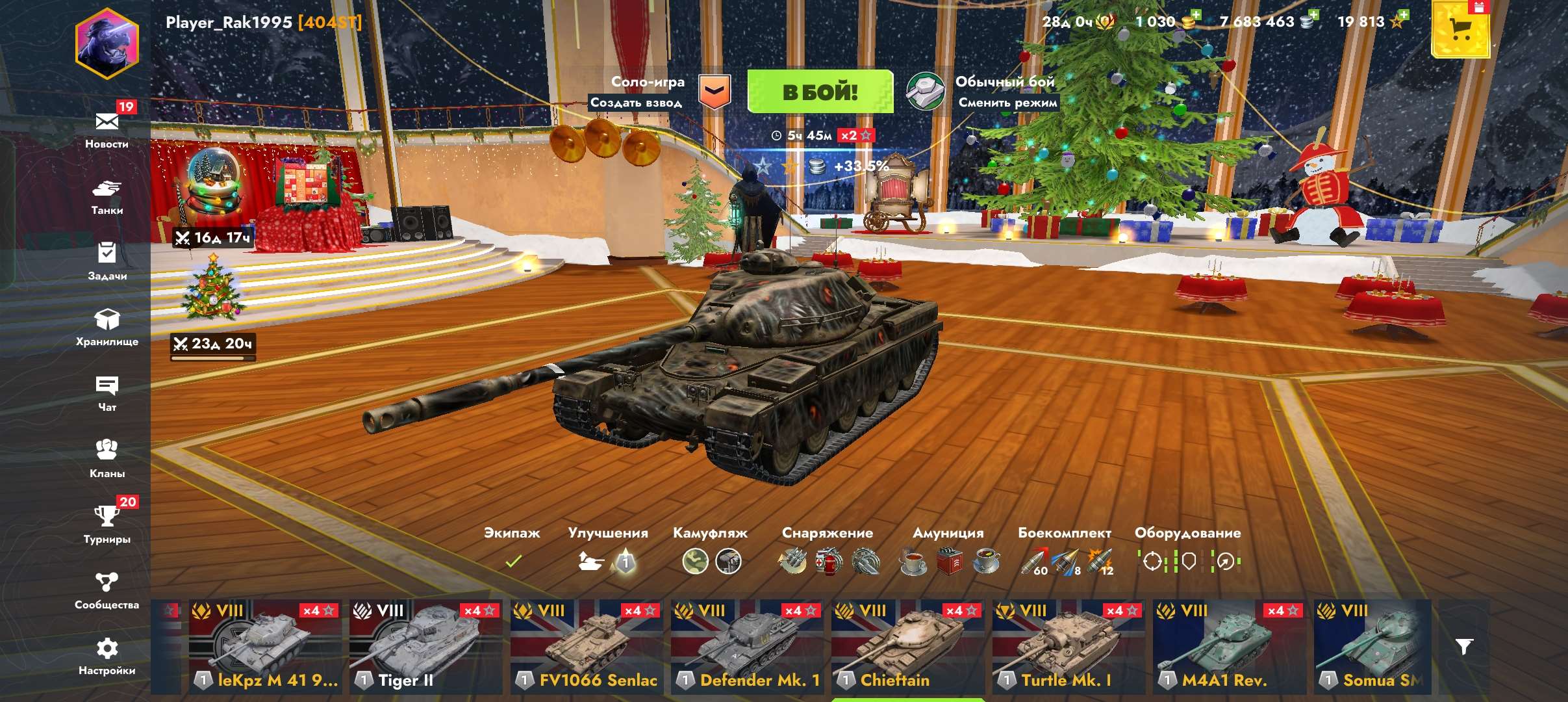Open Хранилище (storage) from the sidebar
This screenshot has width=1568, height=702.
108,325
